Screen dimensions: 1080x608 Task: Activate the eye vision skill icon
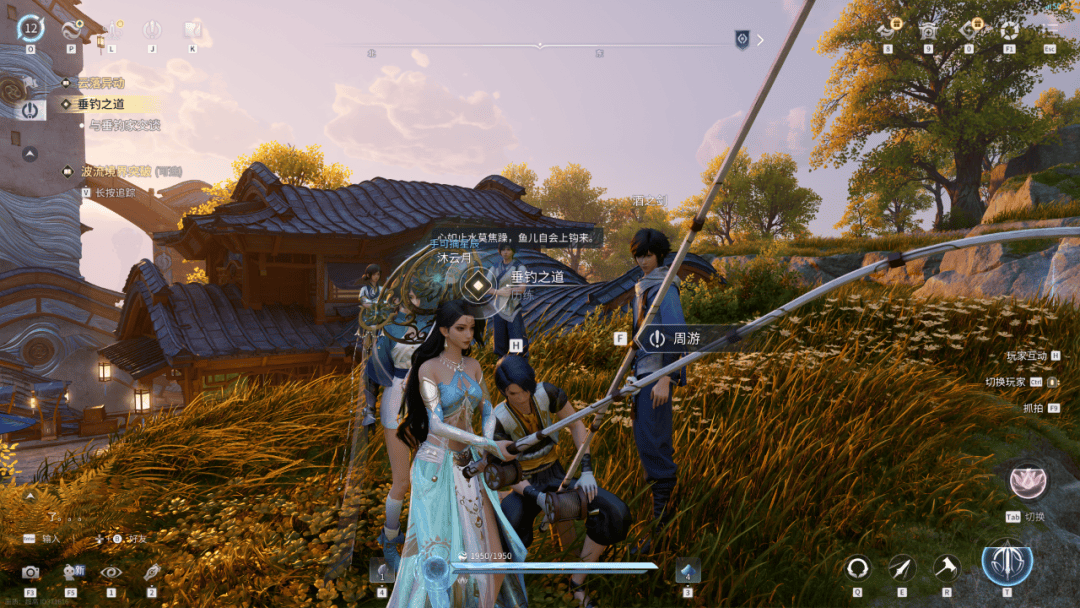click(x=110, y=572)
